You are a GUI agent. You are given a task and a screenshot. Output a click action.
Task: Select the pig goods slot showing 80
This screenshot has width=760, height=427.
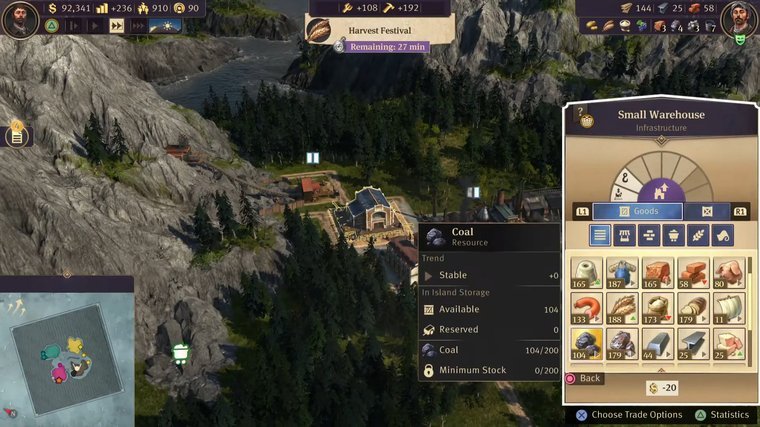727,272
